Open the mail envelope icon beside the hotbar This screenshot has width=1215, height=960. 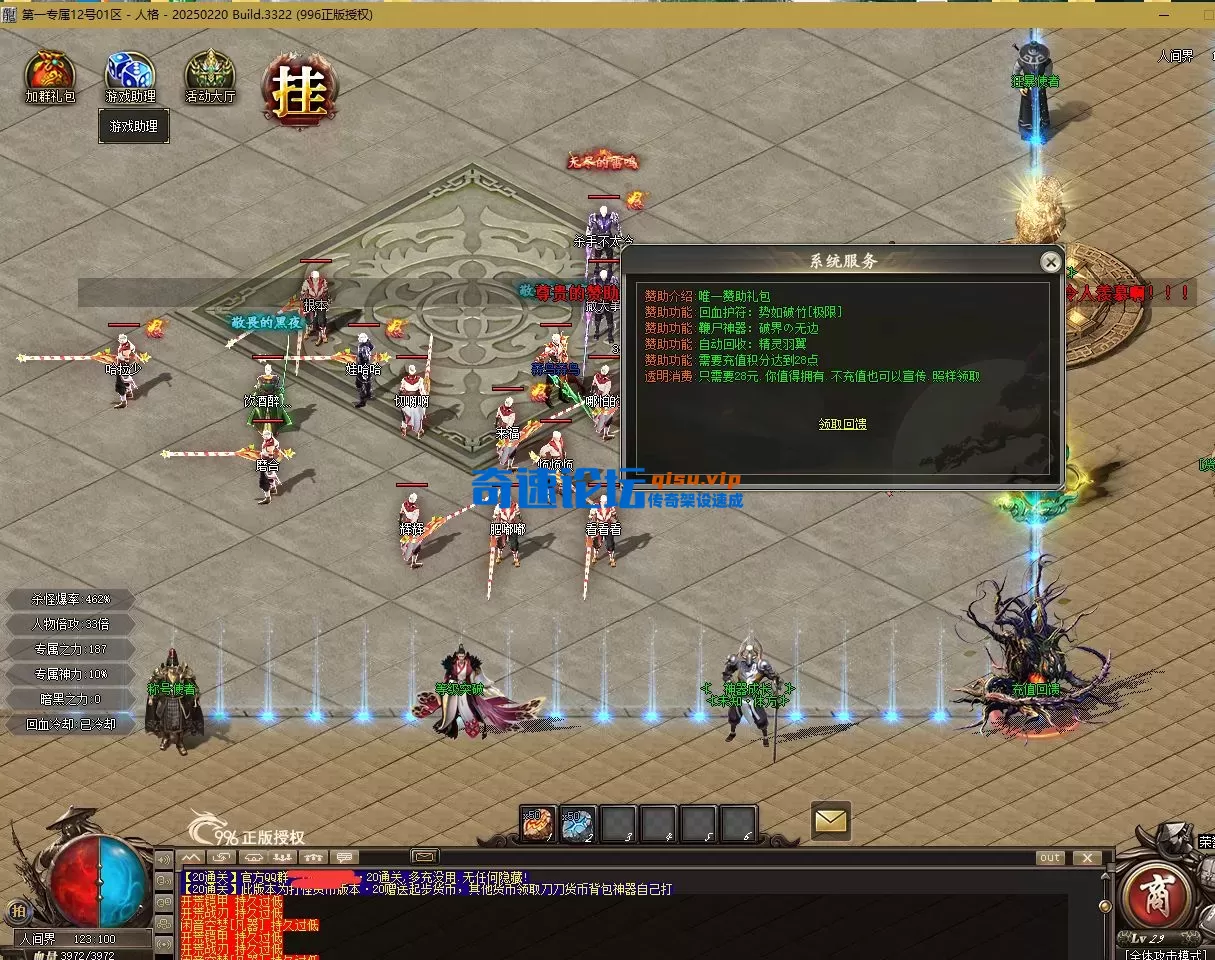[831, 821]
